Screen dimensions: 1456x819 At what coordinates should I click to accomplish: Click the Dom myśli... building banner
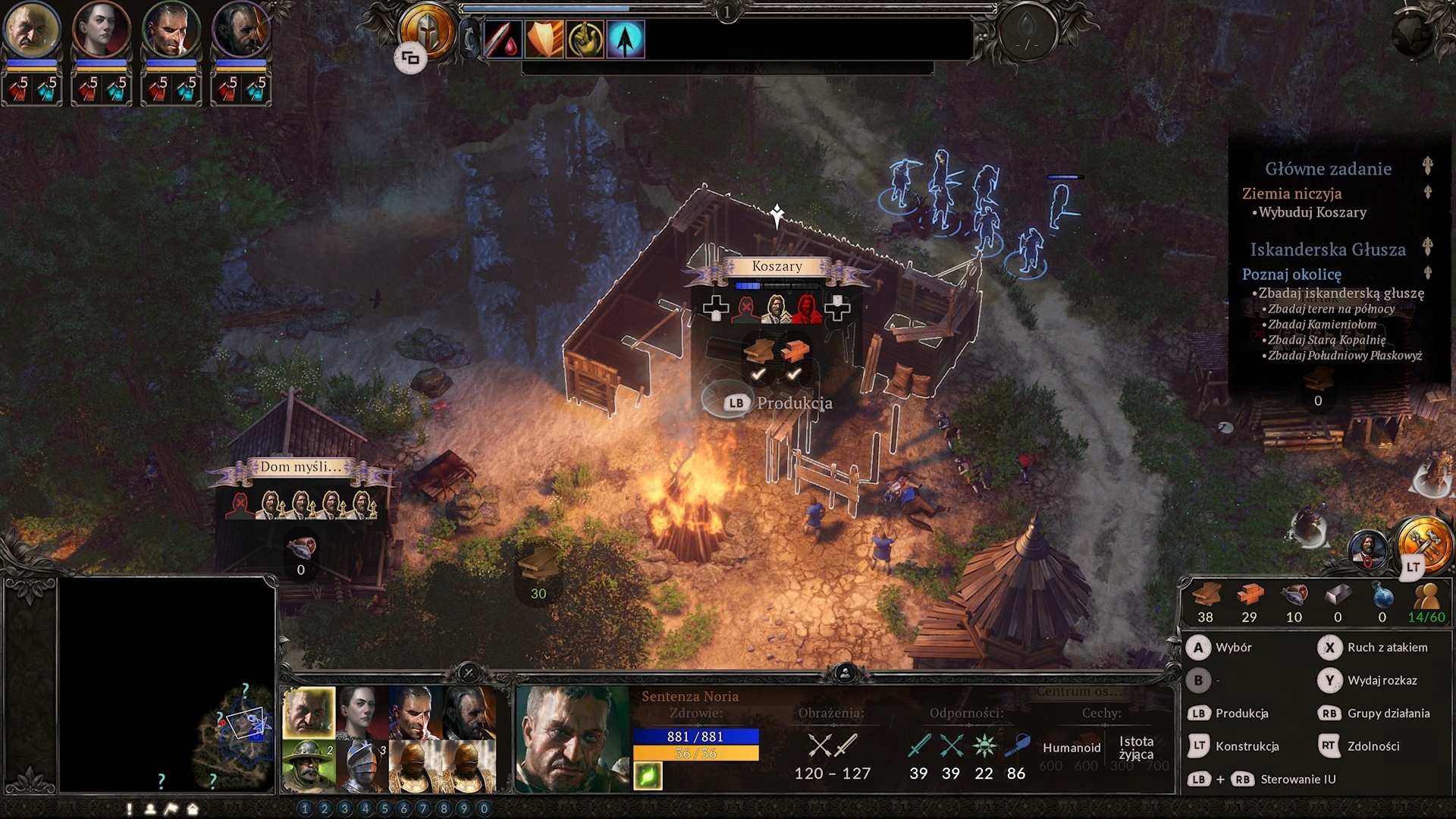click(300, 467)
